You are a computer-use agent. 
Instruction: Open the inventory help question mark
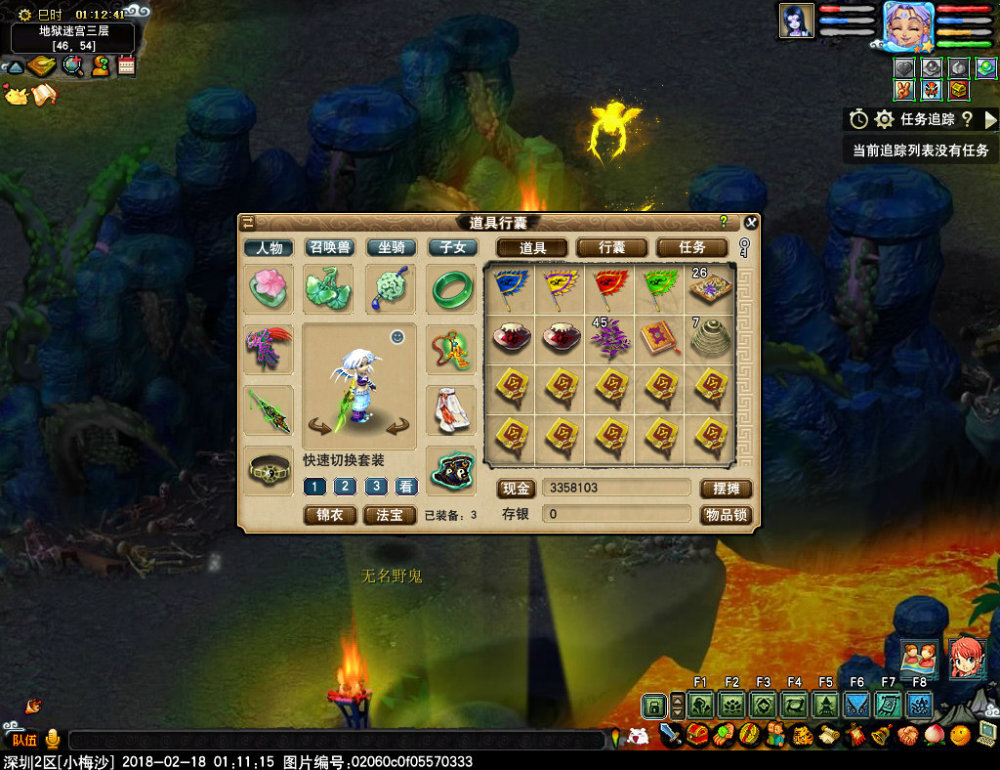click(x=723, y=222)
